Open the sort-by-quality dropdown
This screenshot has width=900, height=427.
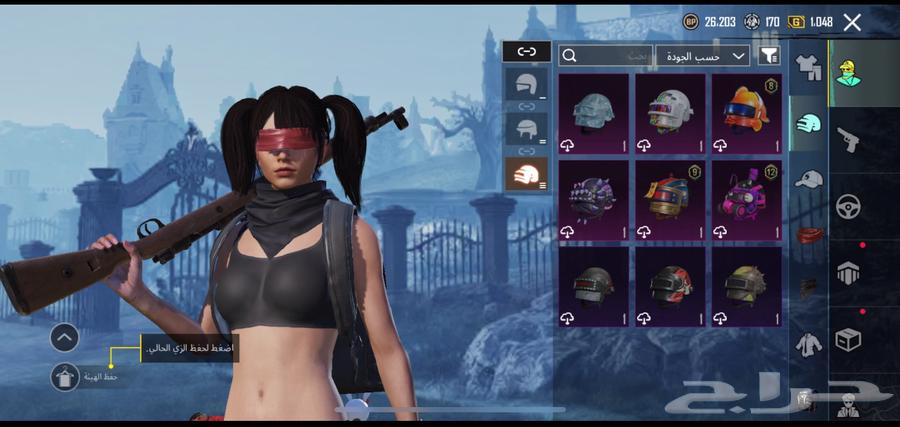(x=704, y=56)
